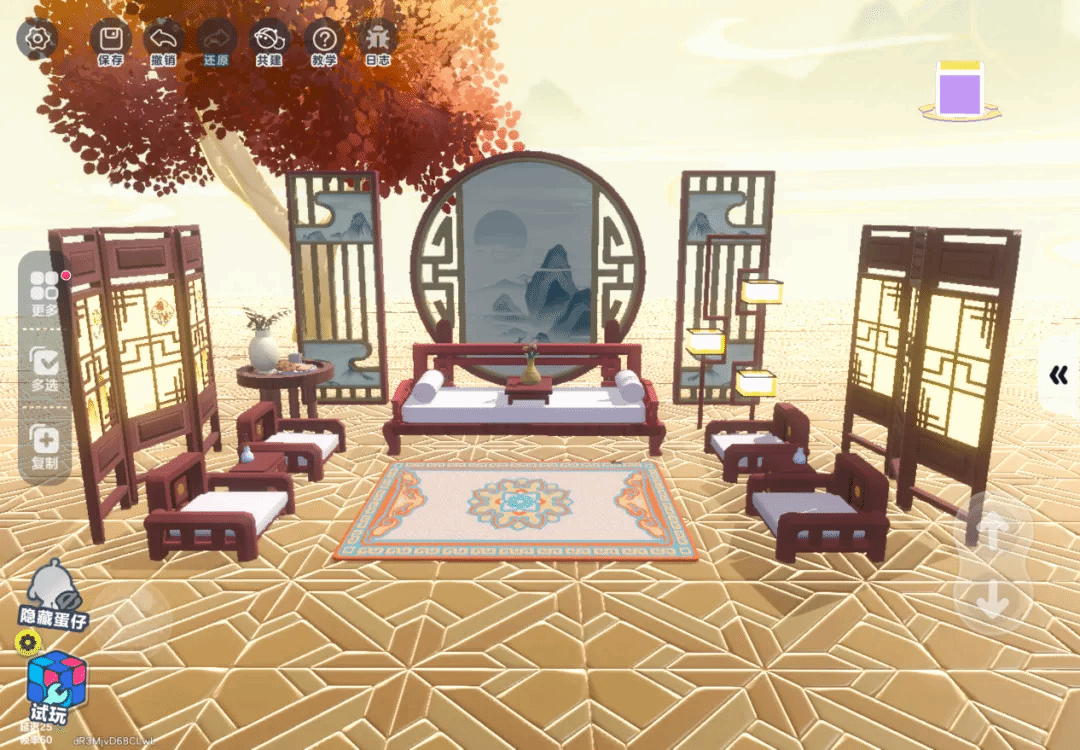Select the purple block thumbnail
The image size is (1080, 750).
point(960,92)
